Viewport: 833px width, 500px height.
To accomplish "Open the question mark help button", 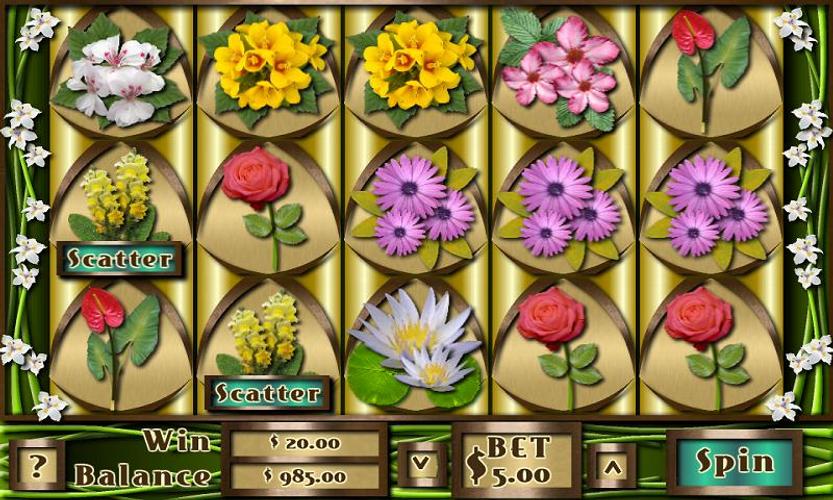I will [x=38, y=465].
